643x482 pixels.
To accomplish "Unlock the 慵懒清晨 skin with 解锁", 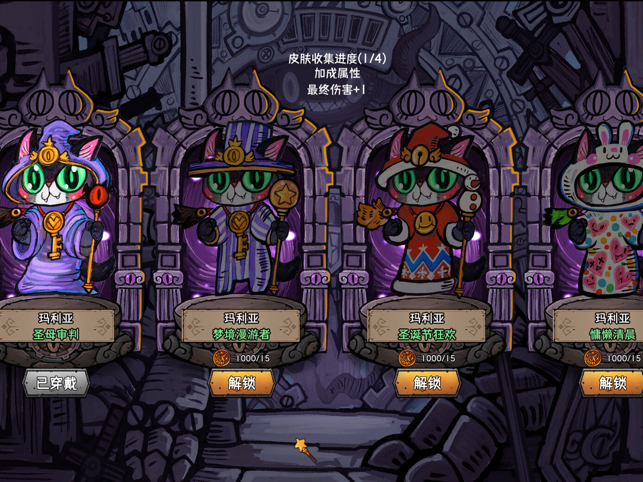I will click(612, 382).
